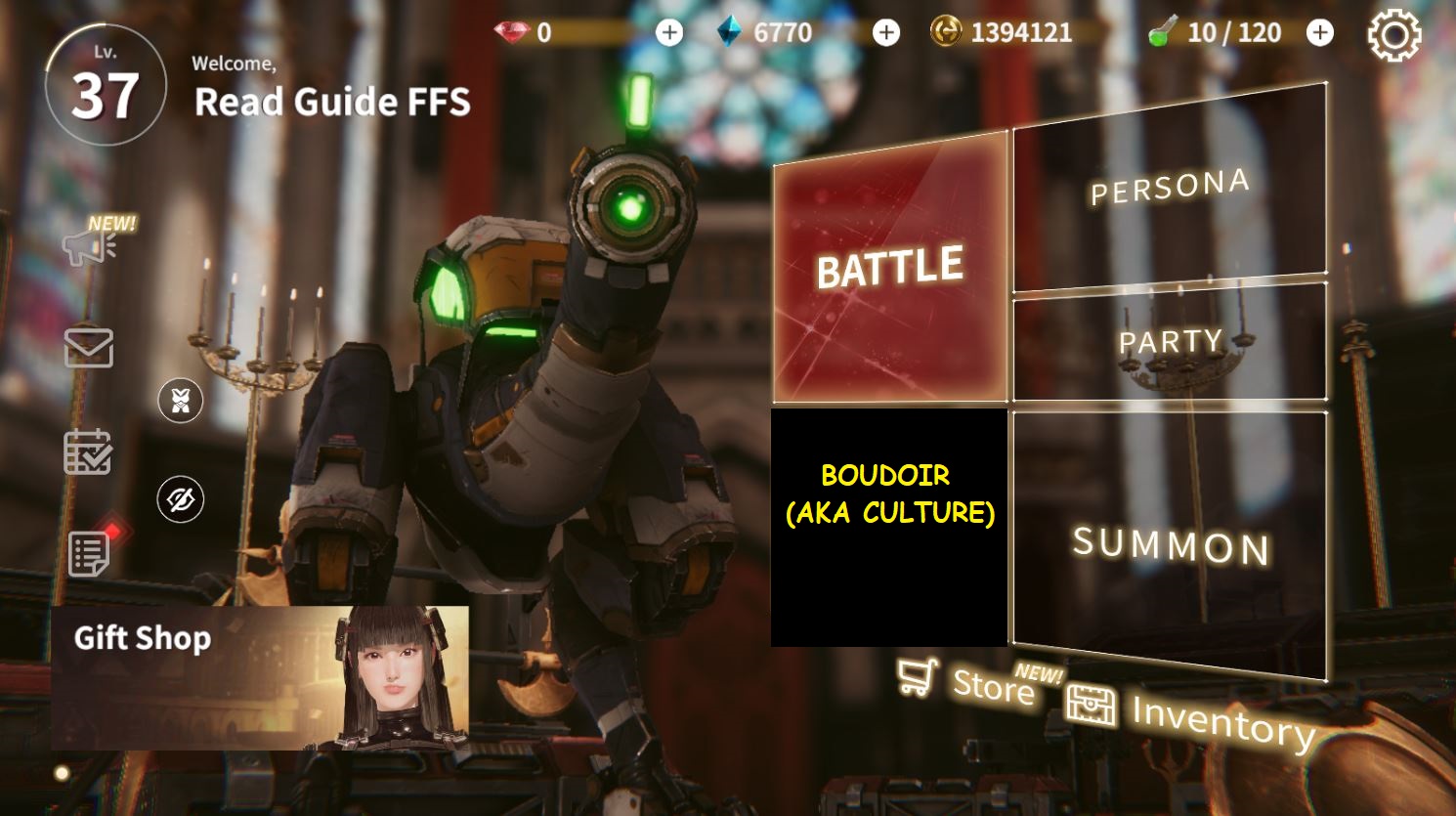Open the daily check-in calendar icon
1456x816 pixels.
pyautogui.click(x=89, y=451)
